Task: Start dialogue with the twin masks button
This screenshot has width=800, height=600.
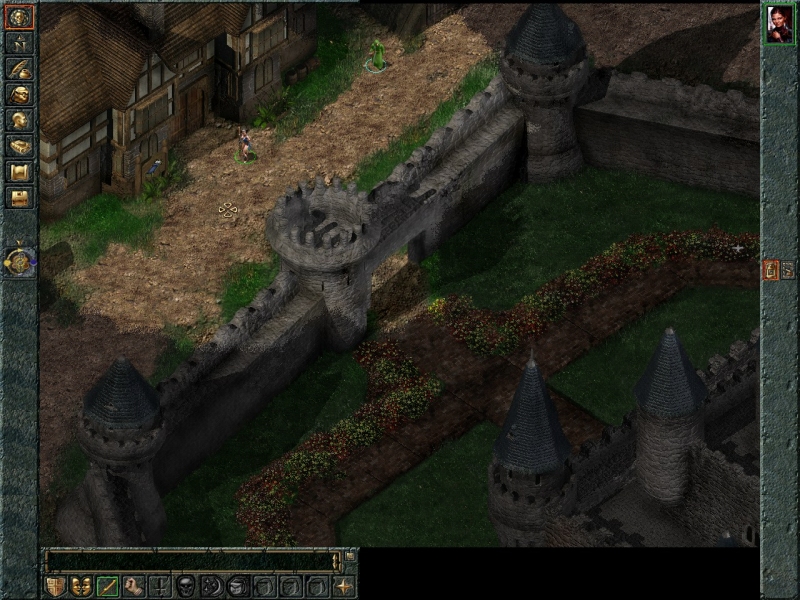Action: coord(81,586)
